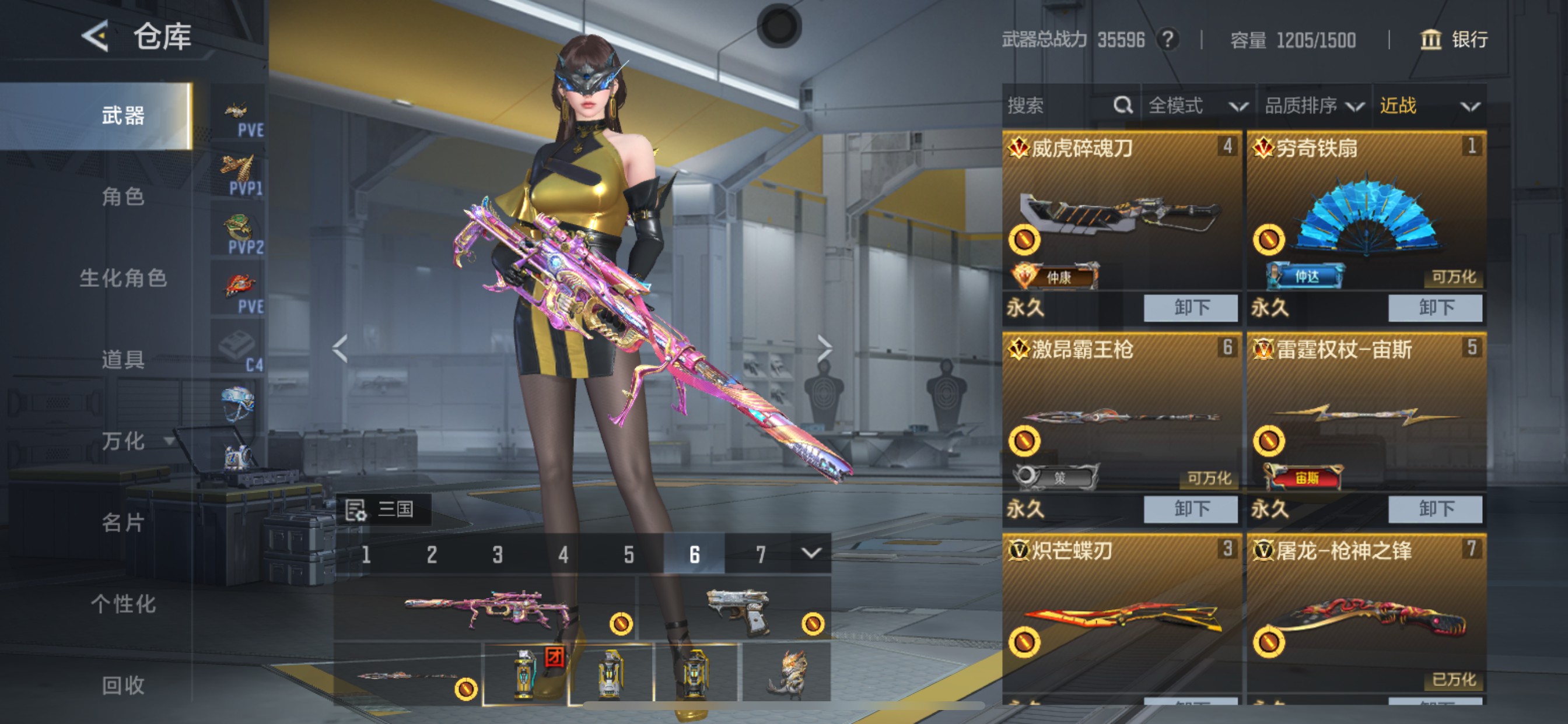The width and height of the screenshot is (1568, 724).
Task: Open the 三国 loadout settings
Action: coord(383,509)
